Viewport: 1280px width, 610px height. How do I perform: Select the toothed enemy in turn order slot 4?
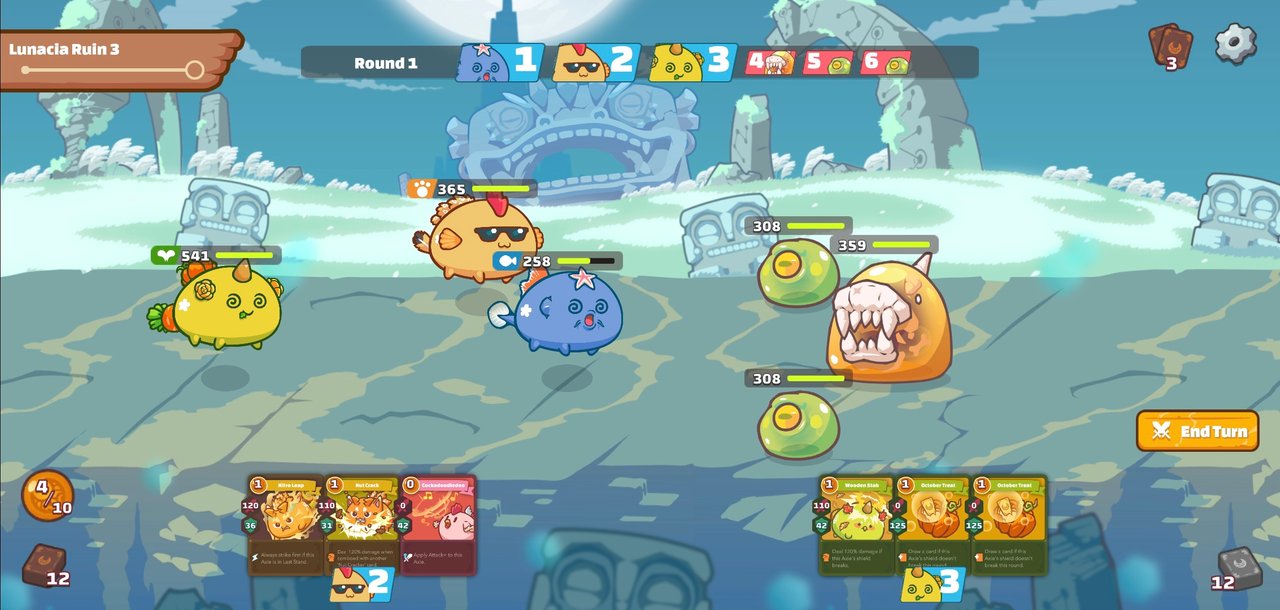[x=770, y=63]
